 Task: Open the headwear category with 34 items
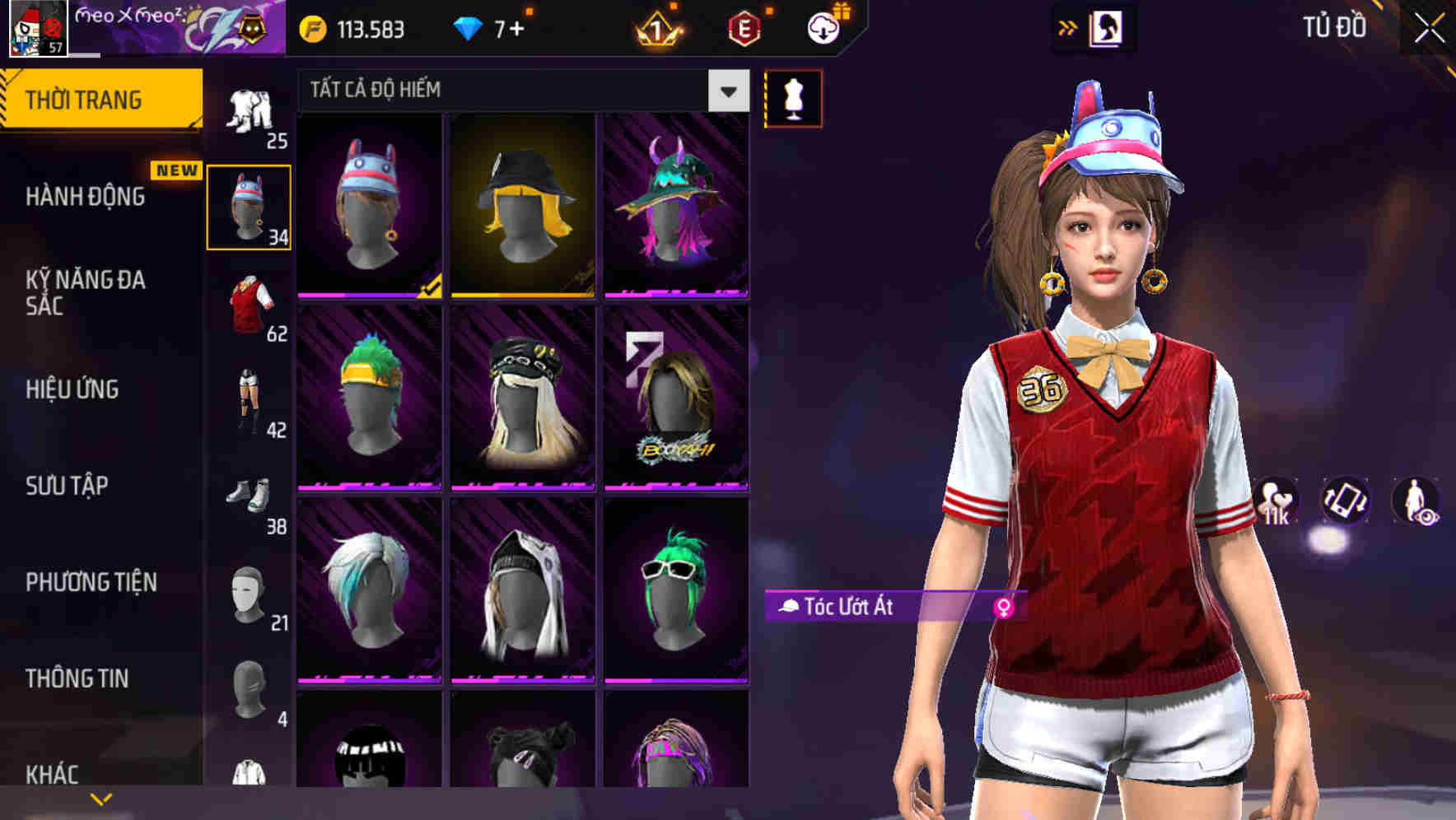pos(250,206)
